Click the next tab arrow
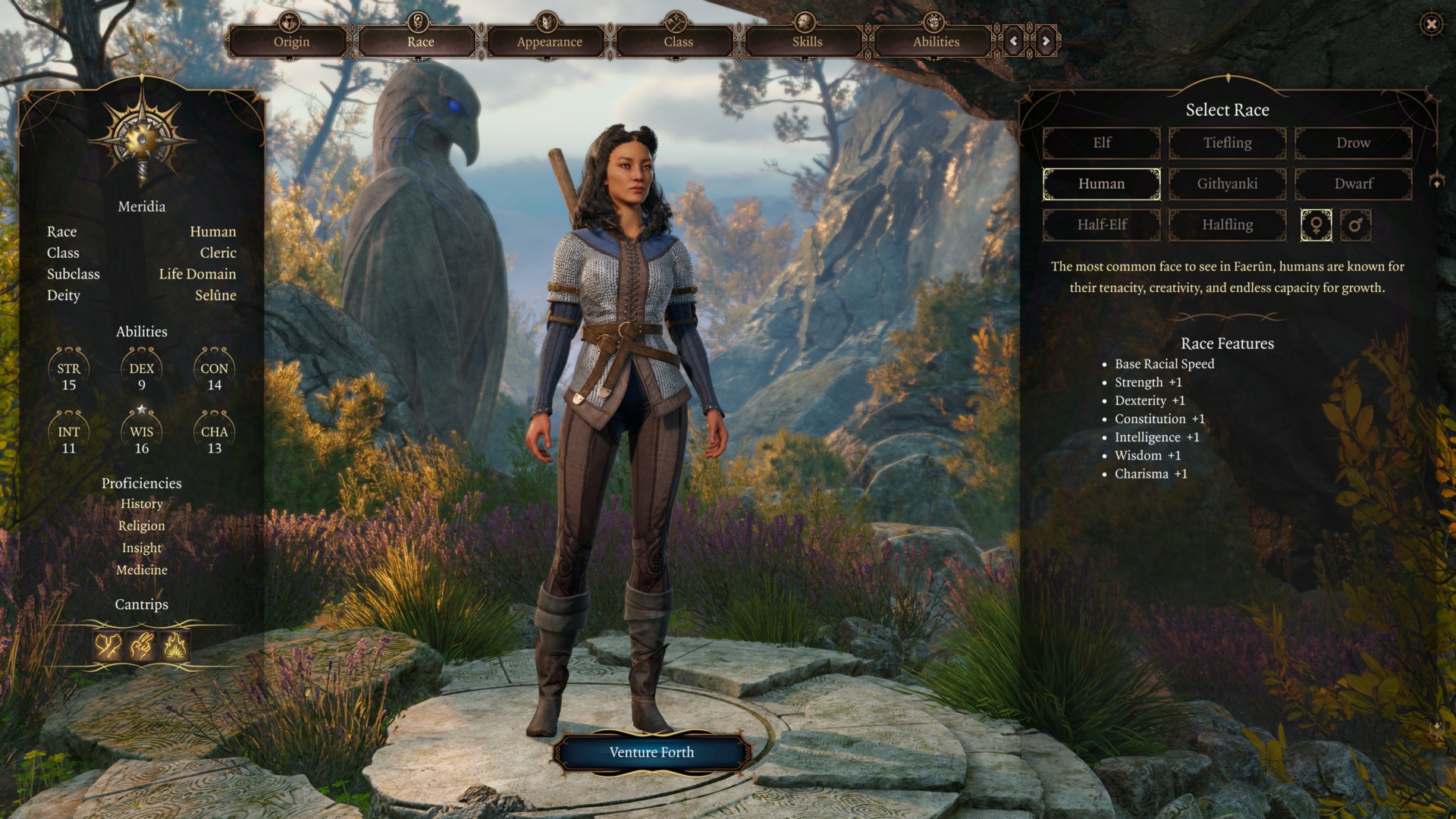The width and height of the screenshot is (1456, 819). [x=1046, y=41]
